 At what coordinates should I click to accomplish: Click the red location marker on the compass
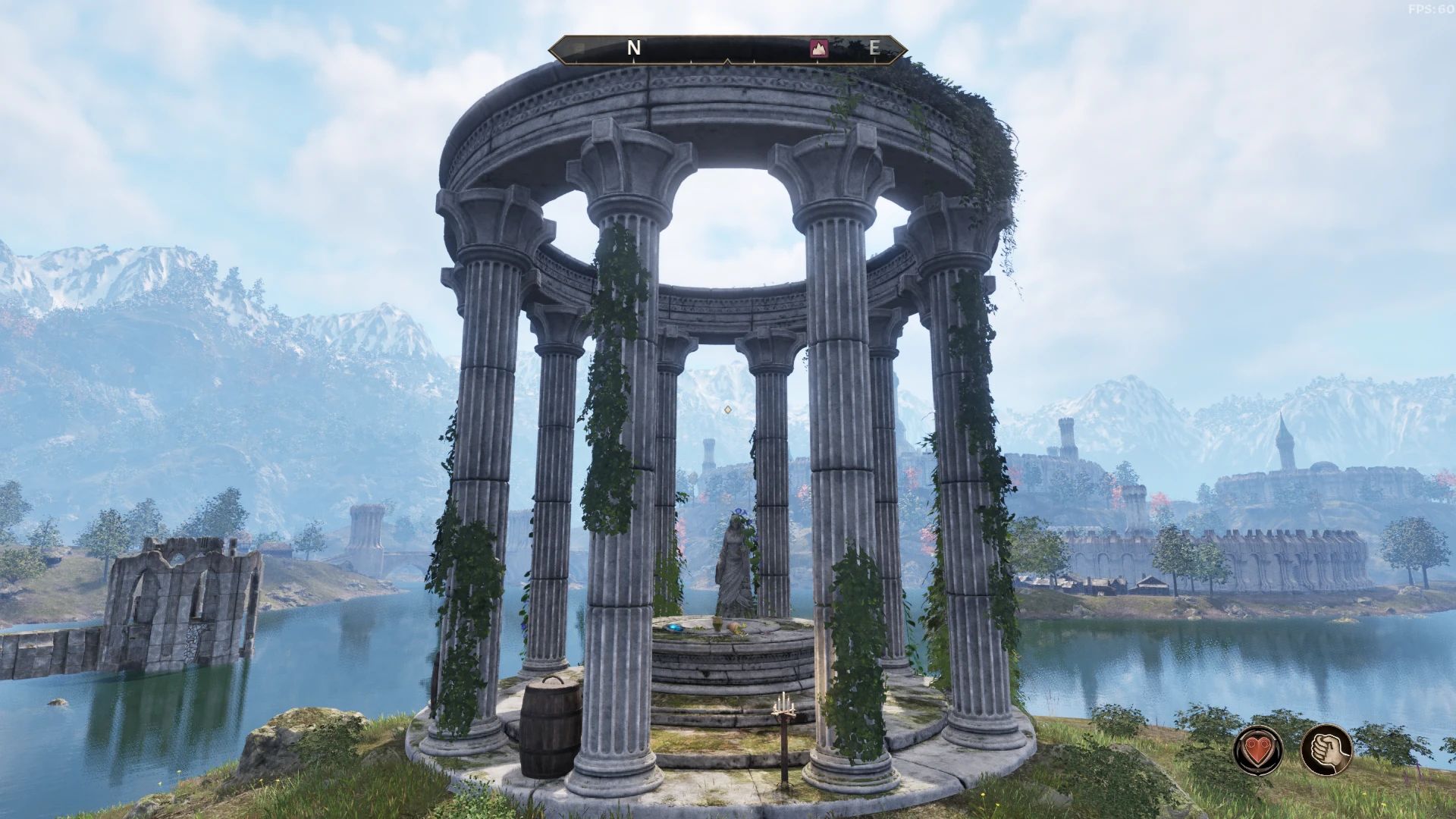pyautogui.click(x=818, y=48)
